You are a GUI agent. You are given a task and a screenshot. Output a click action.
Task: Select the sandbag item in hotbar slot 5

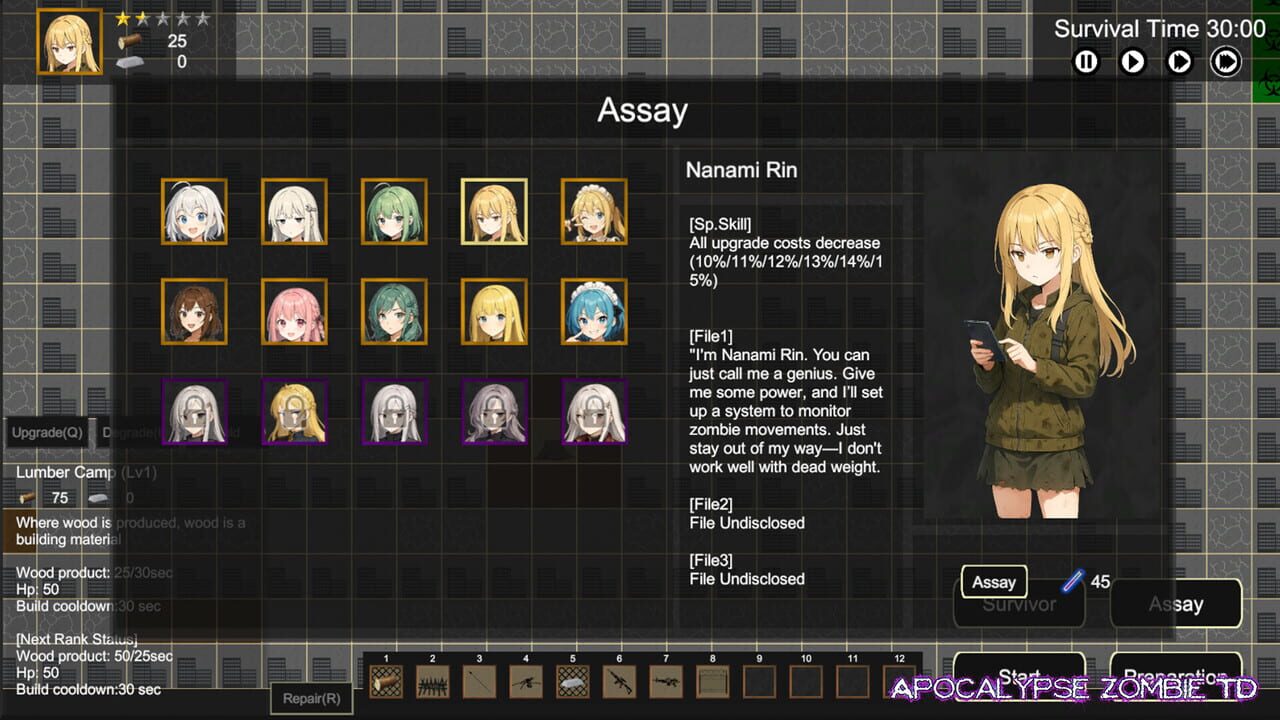click(x=572, y=682)
